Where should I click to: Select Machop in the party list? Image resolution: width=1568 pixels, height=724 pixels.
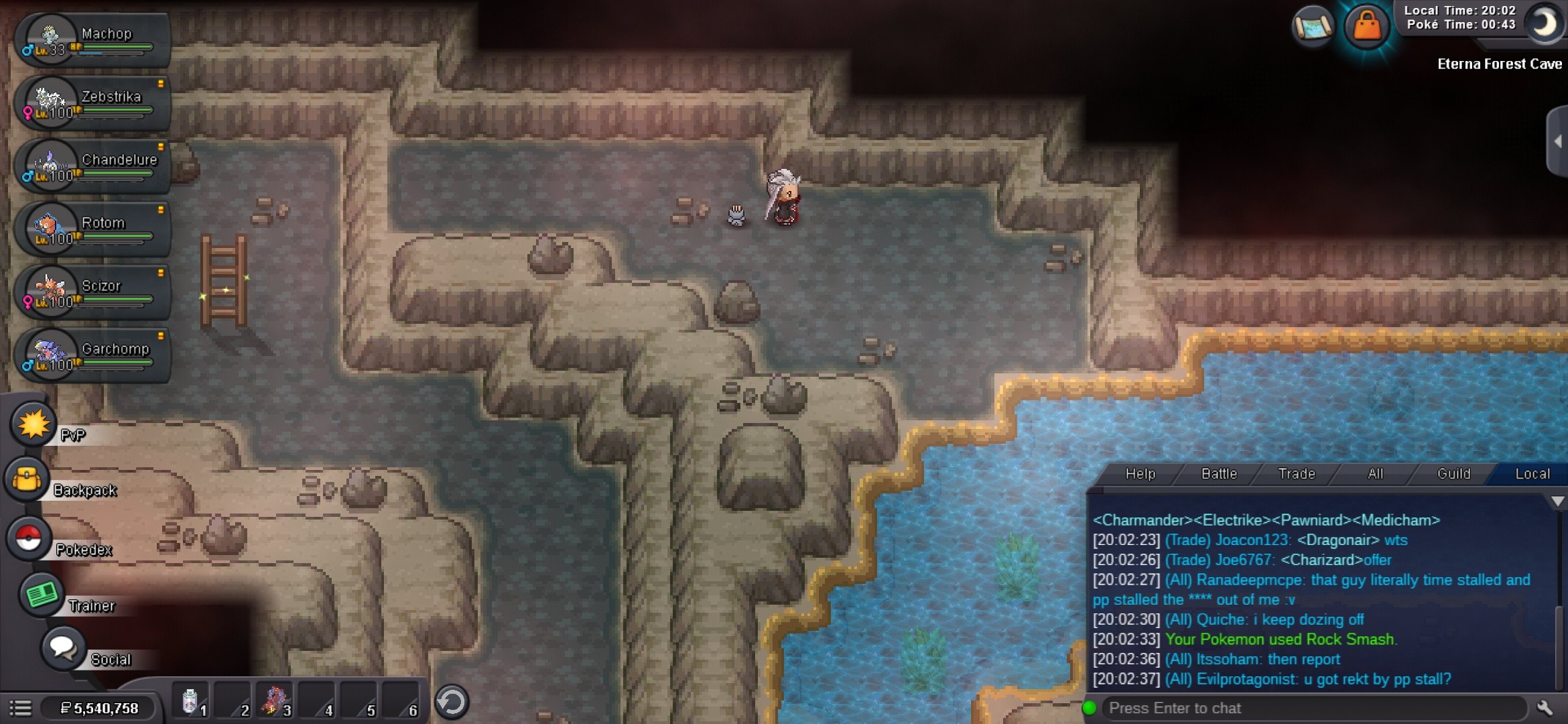coord(92,40)
